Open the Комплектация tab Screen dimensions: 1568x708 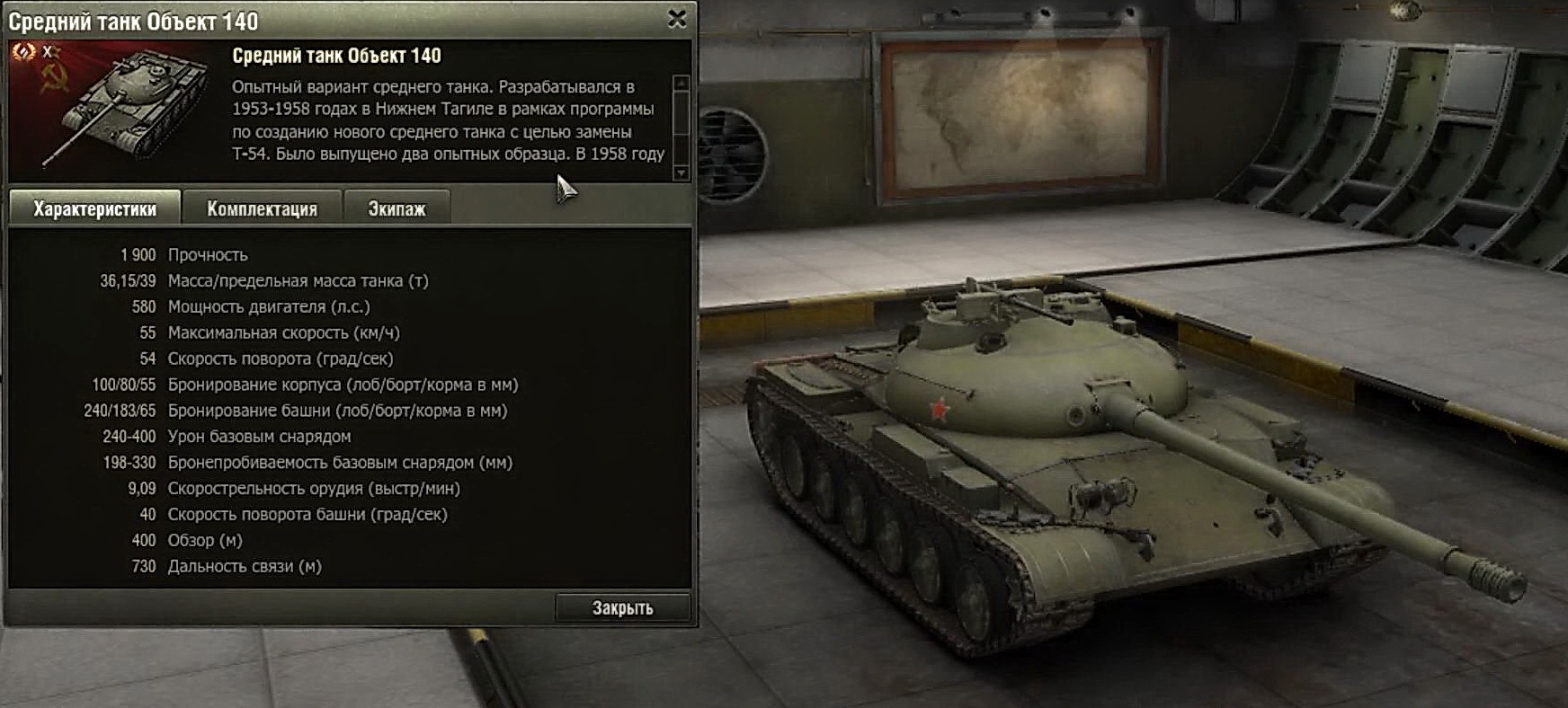[x=262, y=208]
